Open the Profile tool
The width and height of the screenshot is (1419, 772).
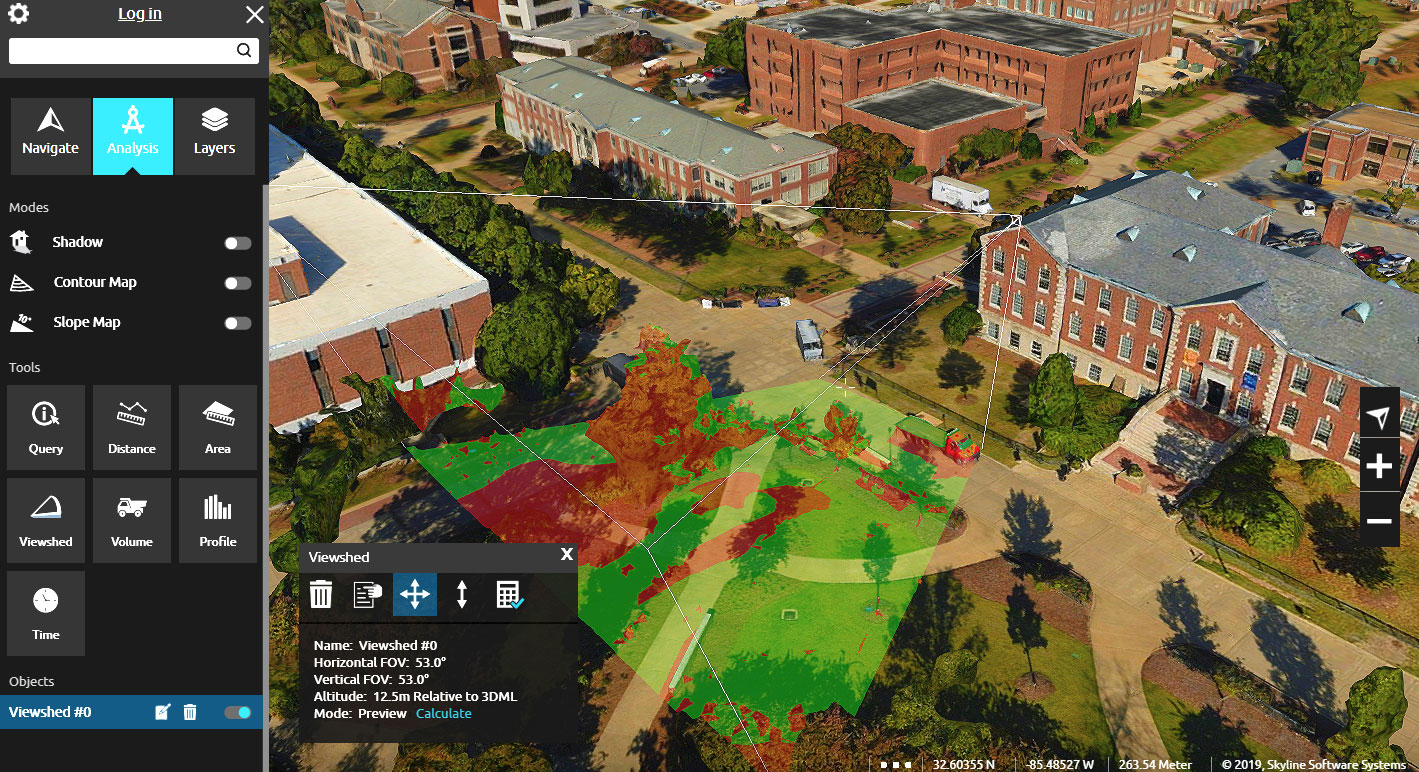click(217, 520)
